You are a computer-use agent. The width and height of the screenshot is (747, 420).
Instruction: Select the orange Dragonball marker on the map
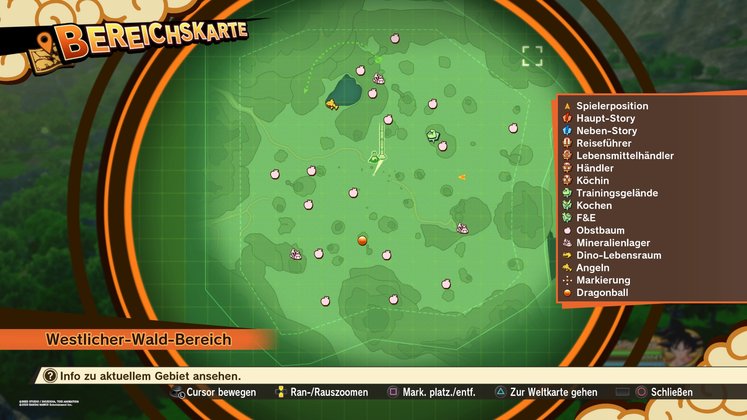362,240
